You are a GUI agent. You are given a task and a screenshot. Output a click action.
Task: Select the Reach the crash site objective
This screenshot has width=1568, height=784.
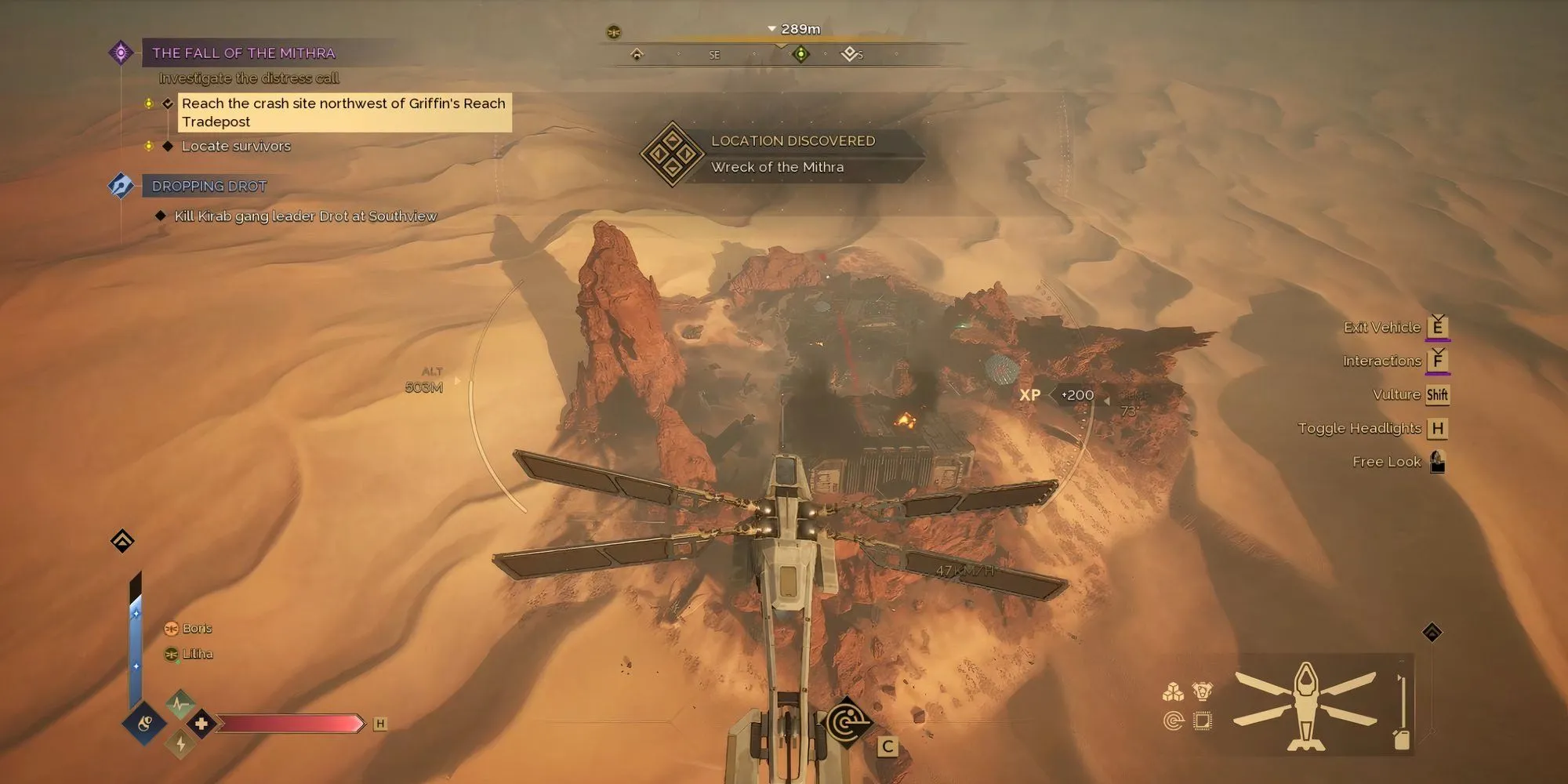(343, 112)
